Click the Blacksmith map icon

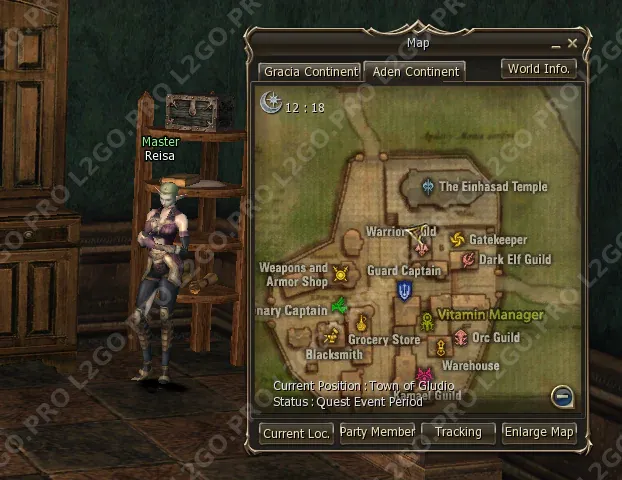pos(331,337)
